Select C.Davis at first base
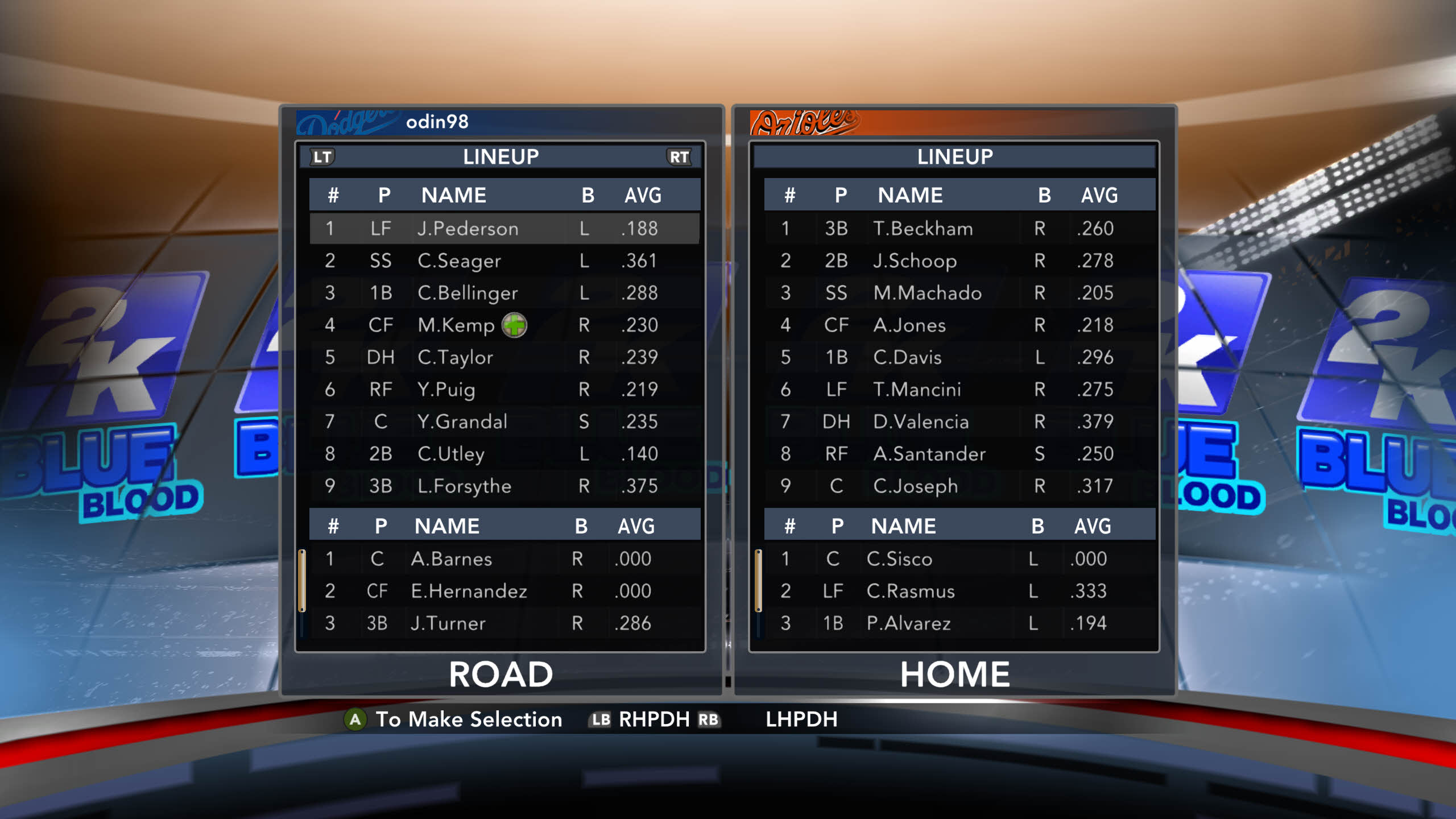Image resolution: width=1456 pixels, height=819 pixels. (x=959, y=357)
